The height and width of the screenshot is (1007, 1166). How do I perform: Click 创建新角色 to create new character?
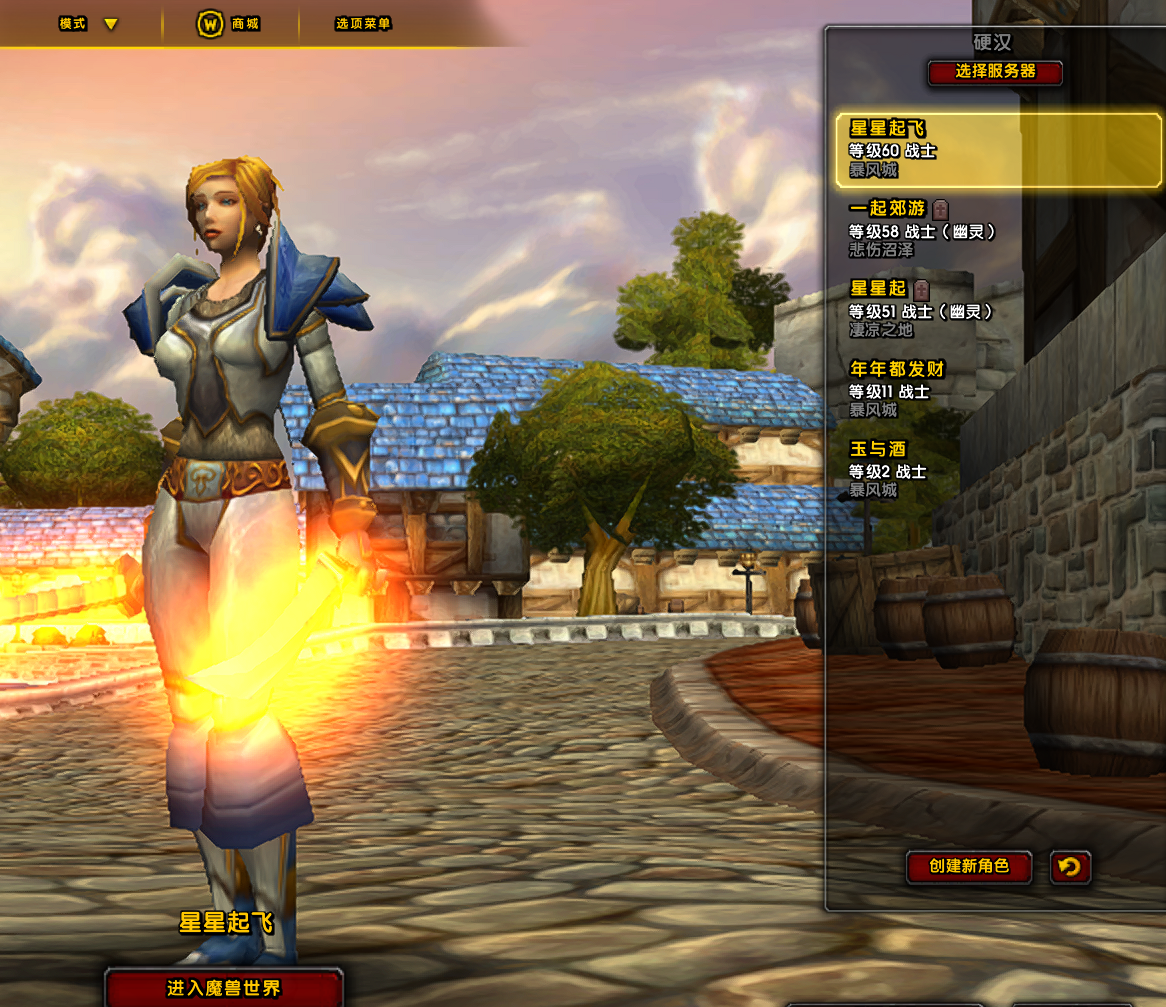(968, 866)
